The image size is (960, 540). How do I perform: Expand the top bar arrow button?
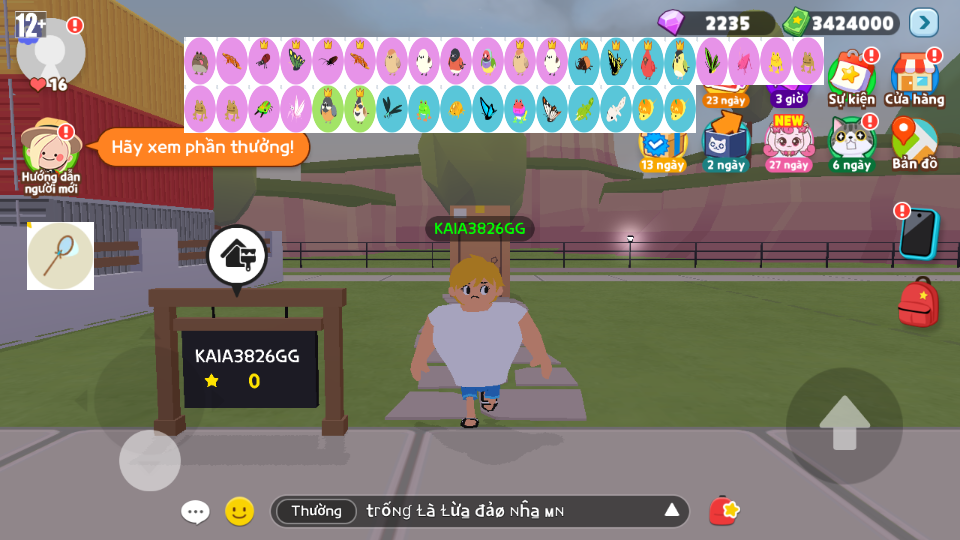(923, 22)
